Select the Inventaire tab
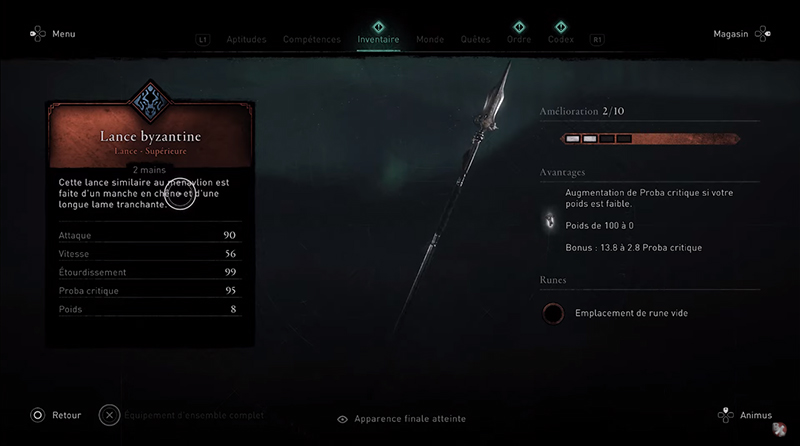800x446 pixels. [x=378, y=40]
